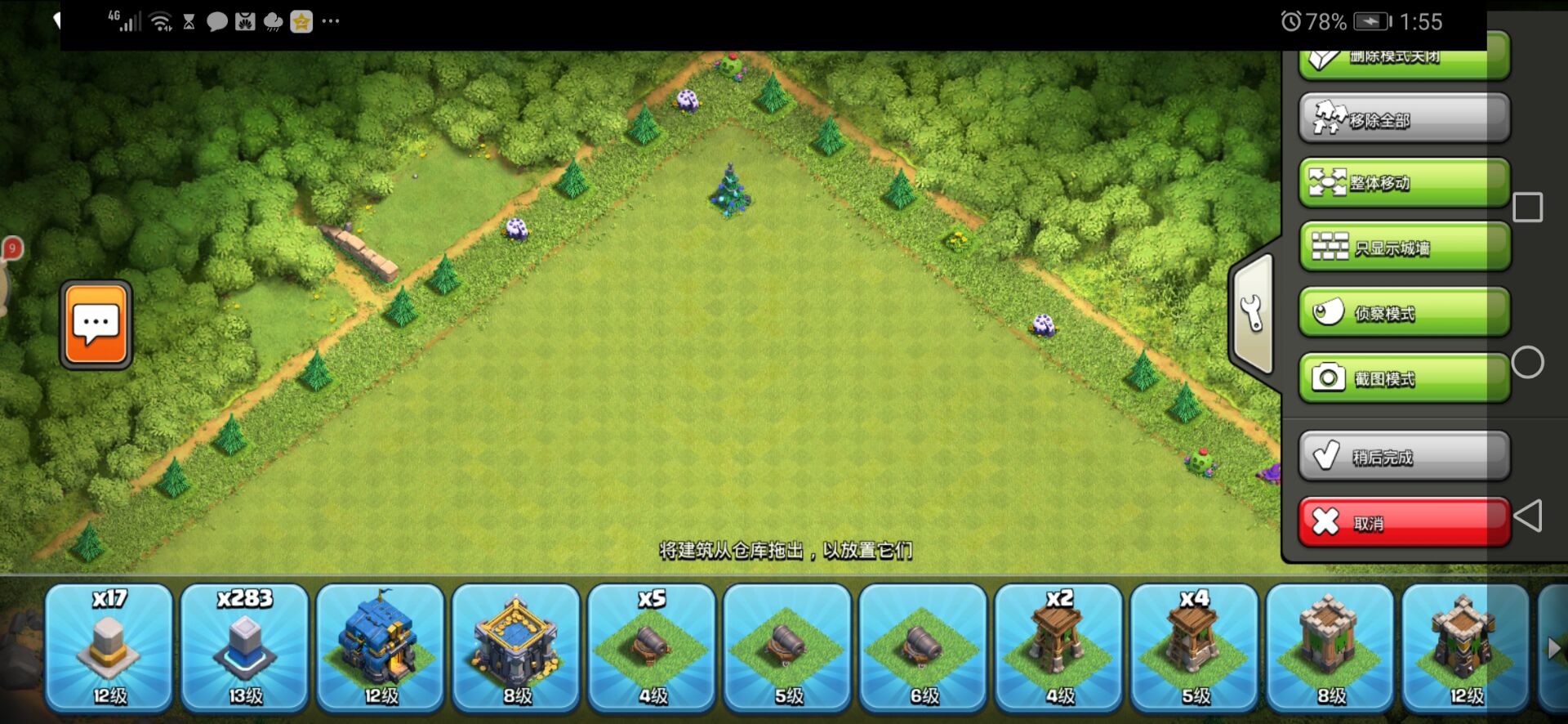Pick the x283 level 13 wall piece
Screen dimensions: 1568x724
point(245,646)
